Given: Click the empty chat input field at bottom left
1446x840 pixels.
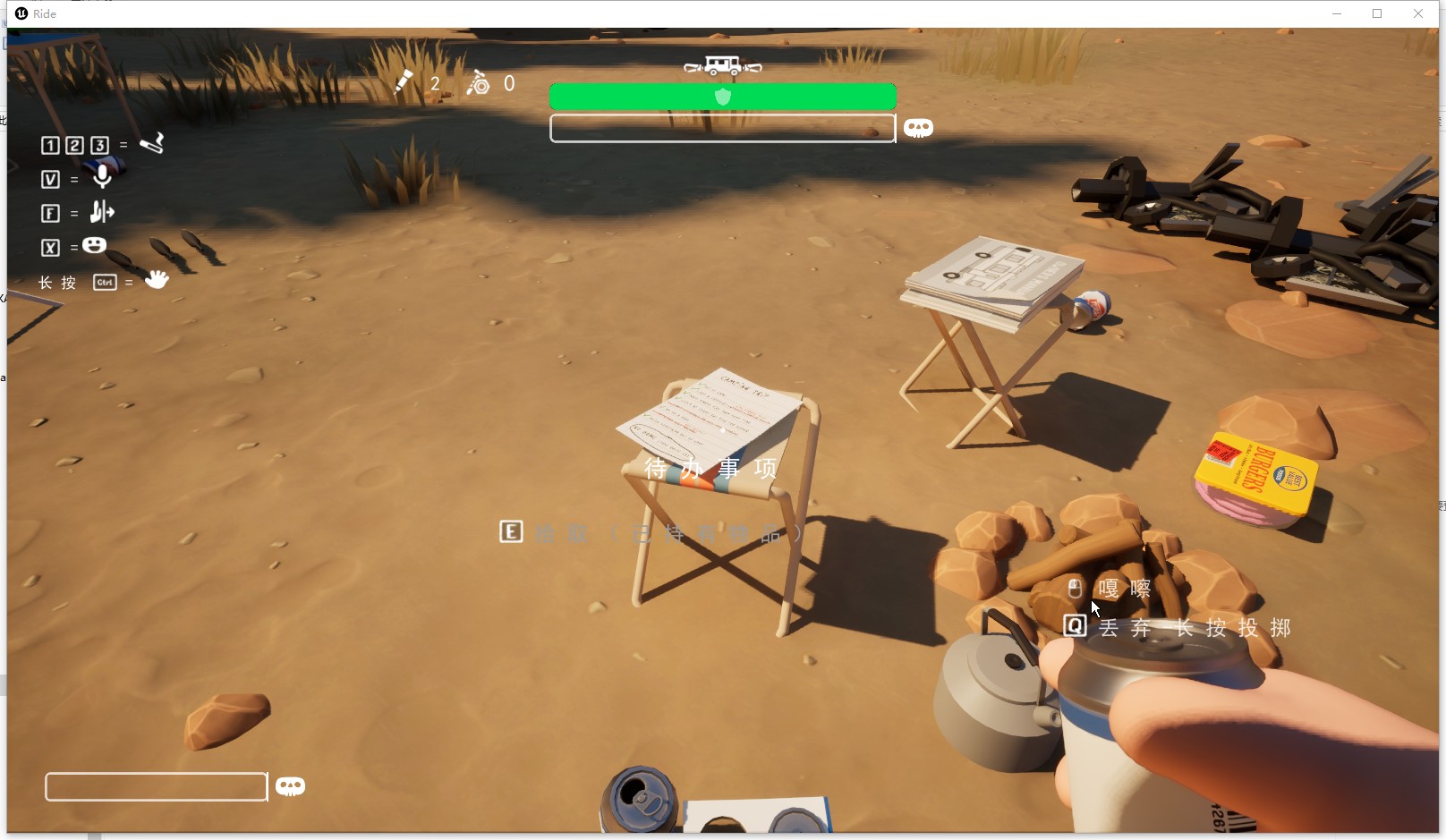Looking at the screenshot, I should click(x=156, y=786).
